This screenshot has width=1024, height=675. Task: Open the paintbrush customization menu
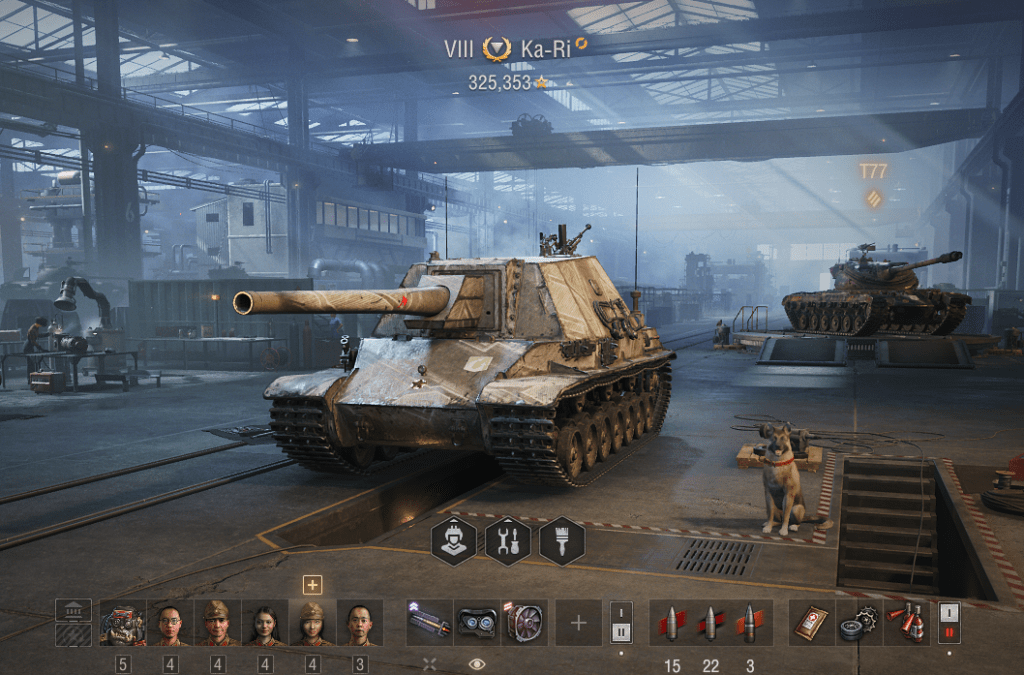coord(561,541)
